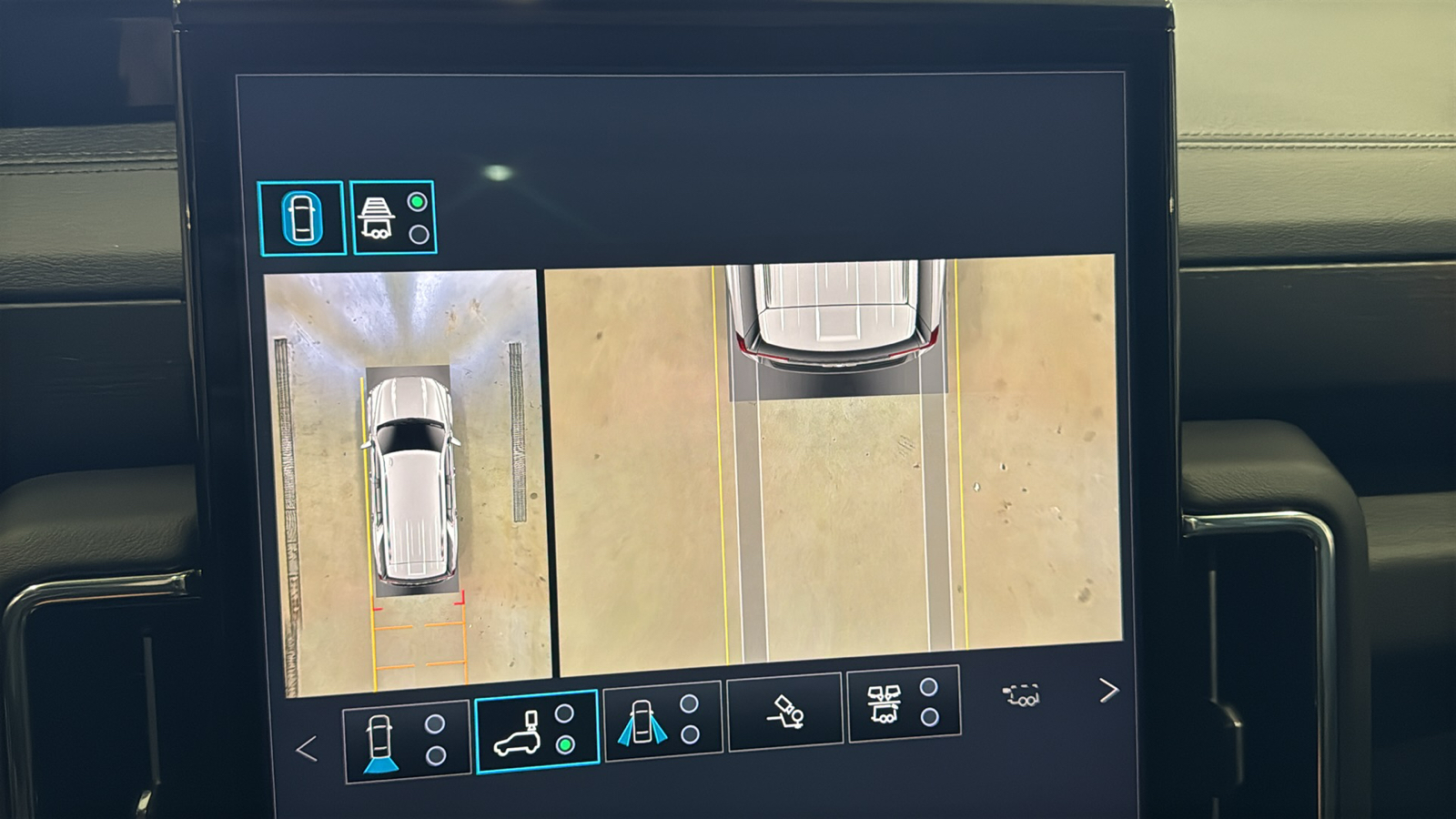Select the dual-camera trailer view button
The height and width of the screenshot is (819, 1456).
coord(903,703)
